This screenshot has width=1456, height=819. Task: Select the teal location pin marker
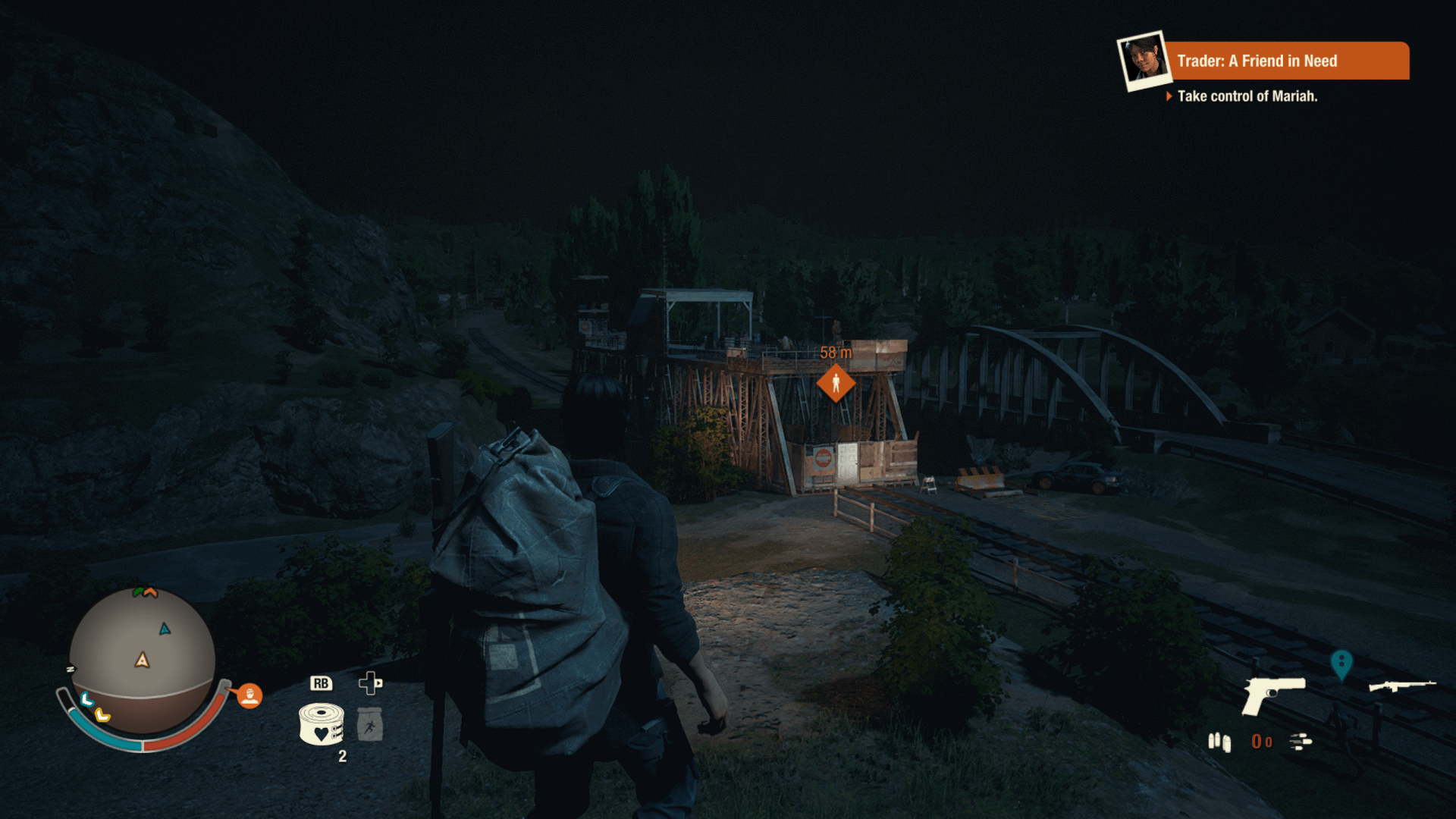coord(1341,664)
